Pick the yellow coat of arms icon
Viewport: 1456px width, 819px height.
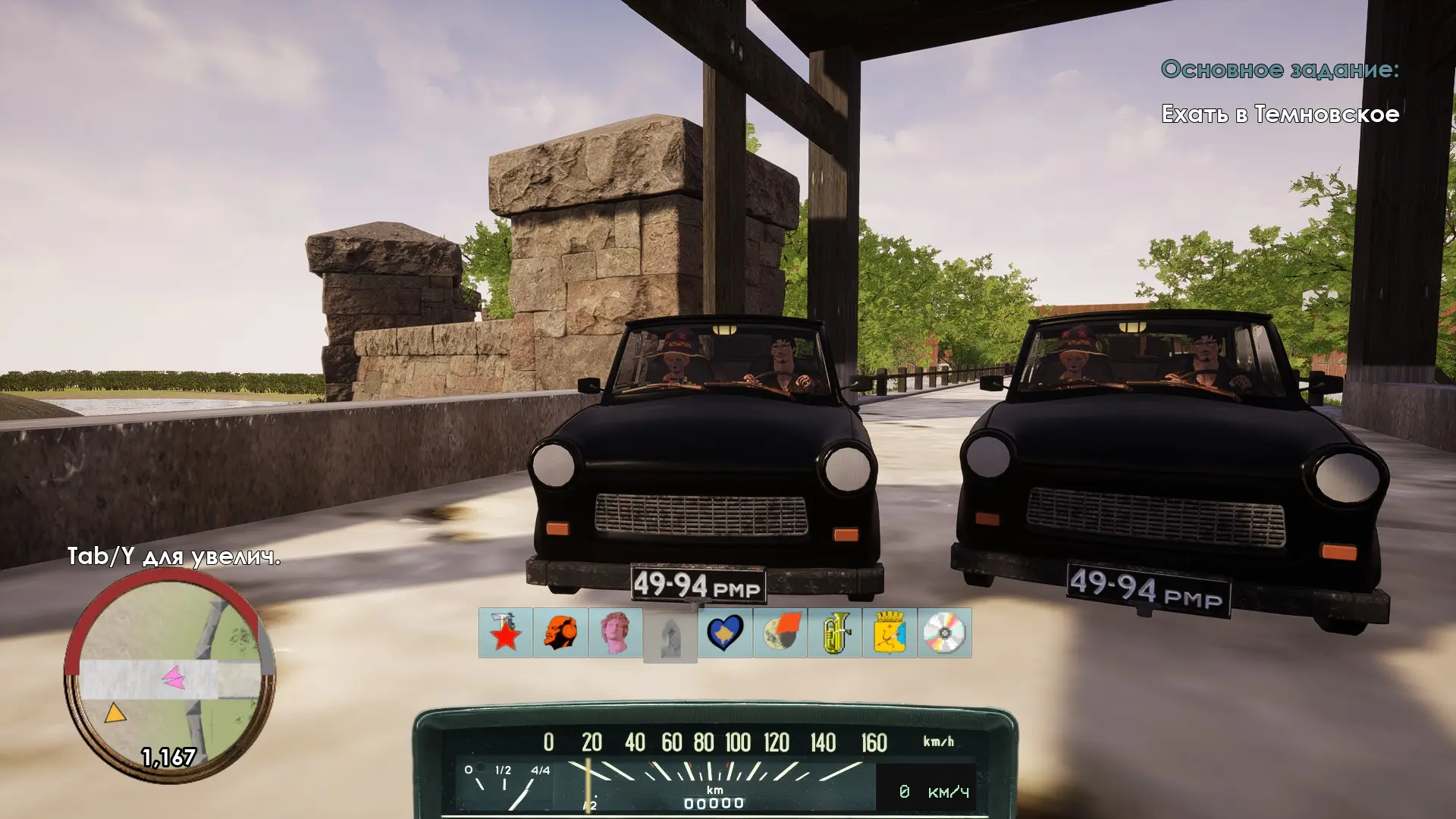pyautogui.click(x=890, y=633)
